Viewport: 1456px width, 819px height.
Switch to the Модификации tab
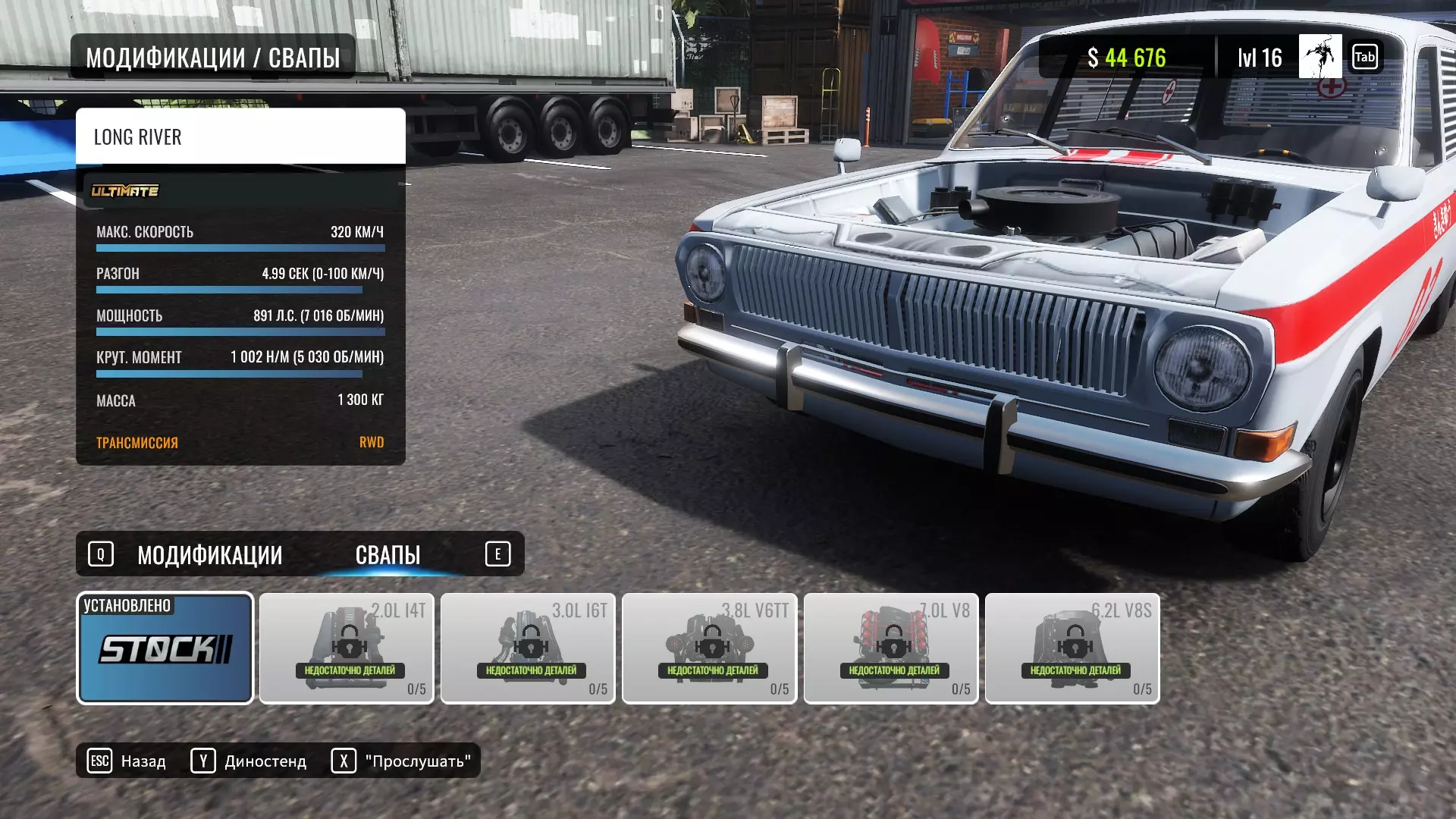coord(209,555)
